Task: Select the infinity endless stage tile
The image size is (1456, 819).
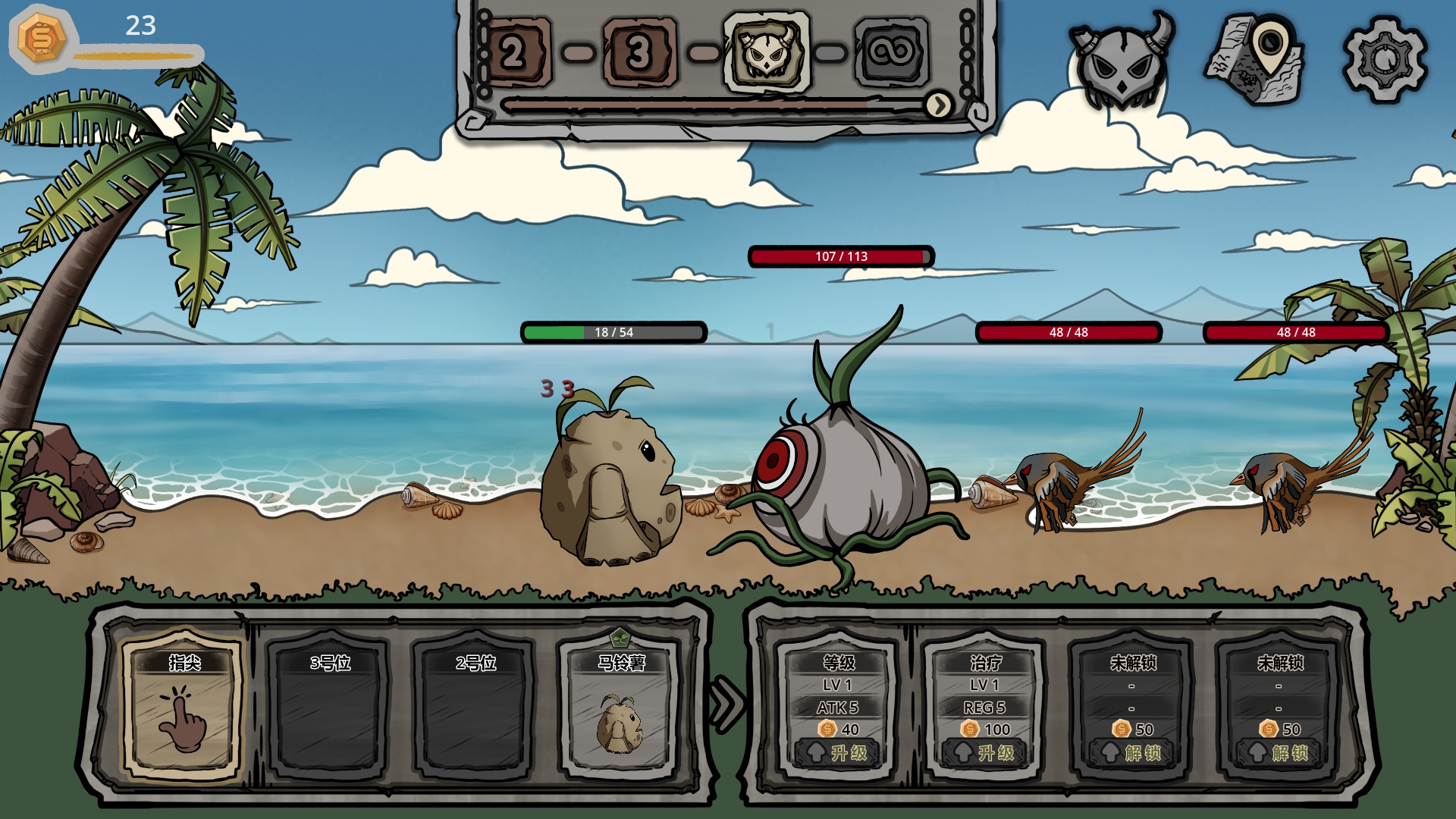Action: click(x=892, y=53)
